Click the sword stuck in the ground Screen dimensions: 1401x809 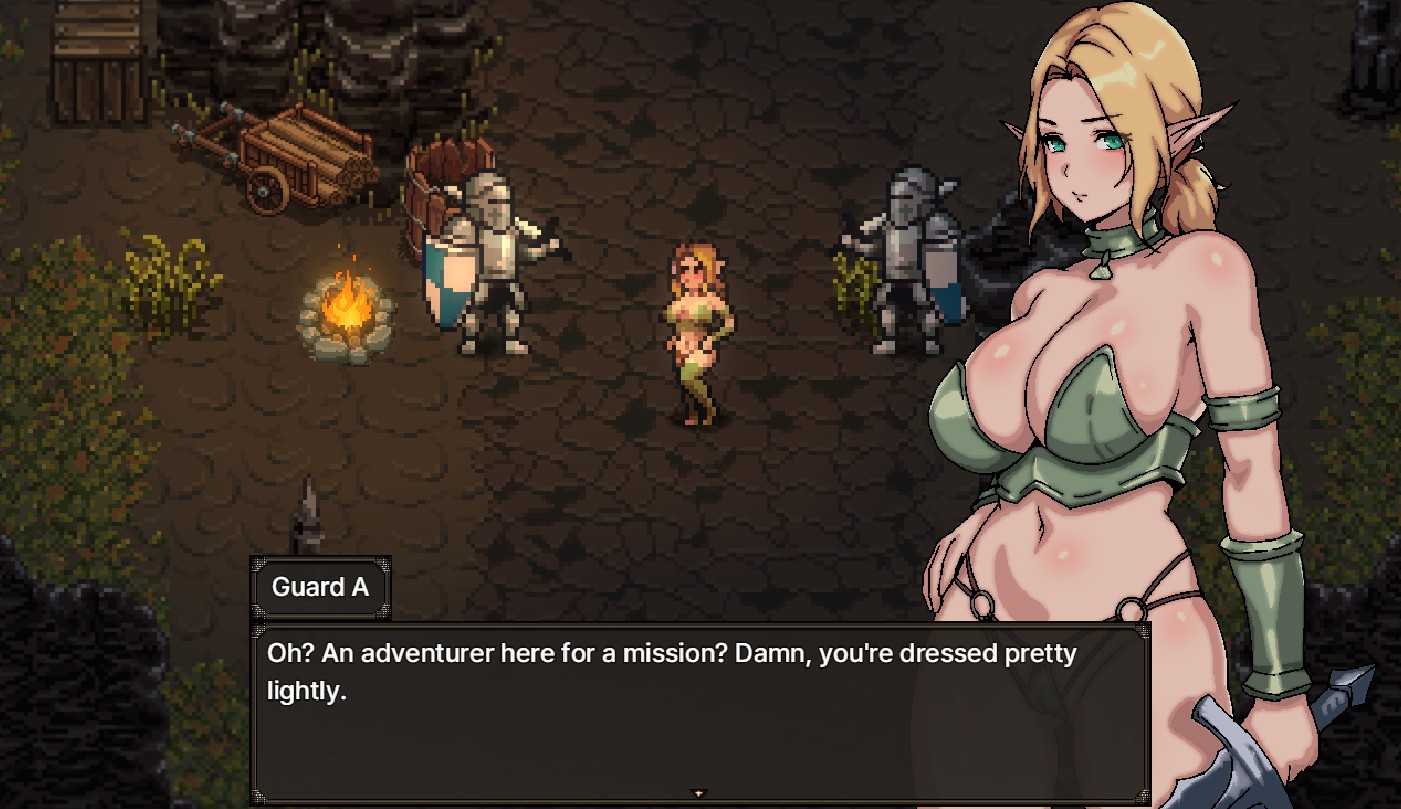tap(308, 510)
